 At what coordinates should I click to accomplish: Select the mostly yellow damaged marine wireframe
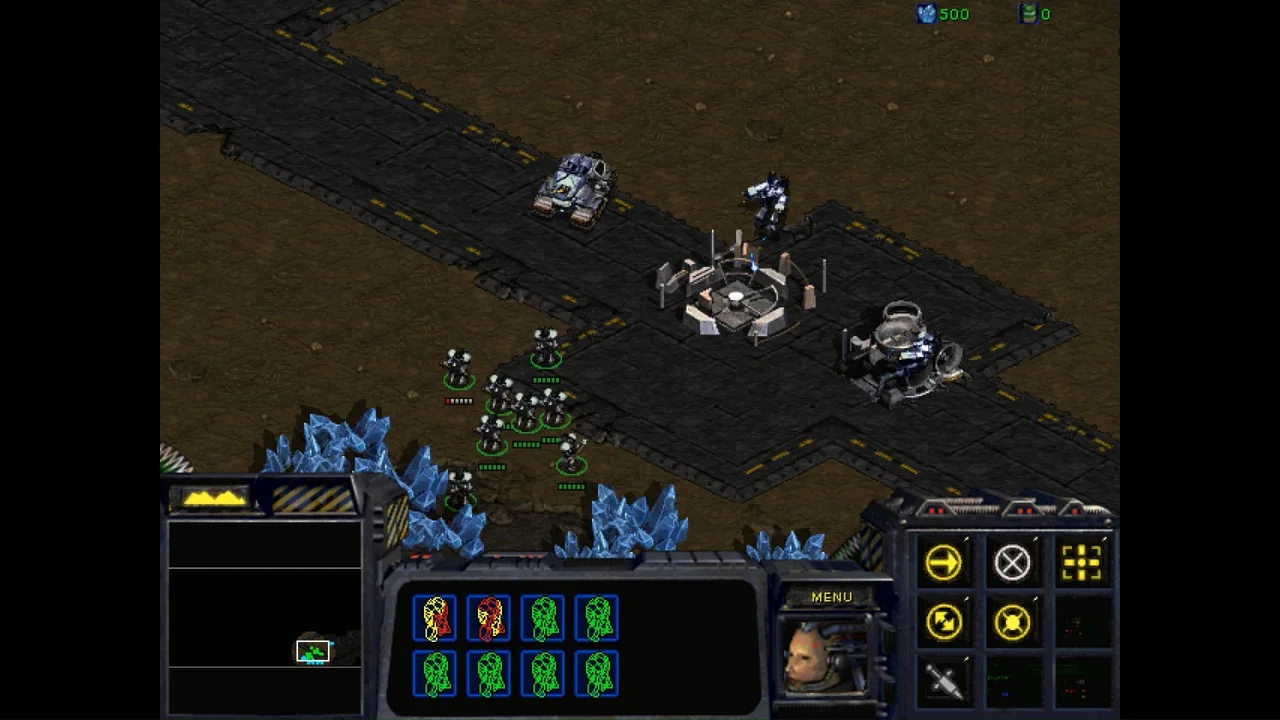436,619
